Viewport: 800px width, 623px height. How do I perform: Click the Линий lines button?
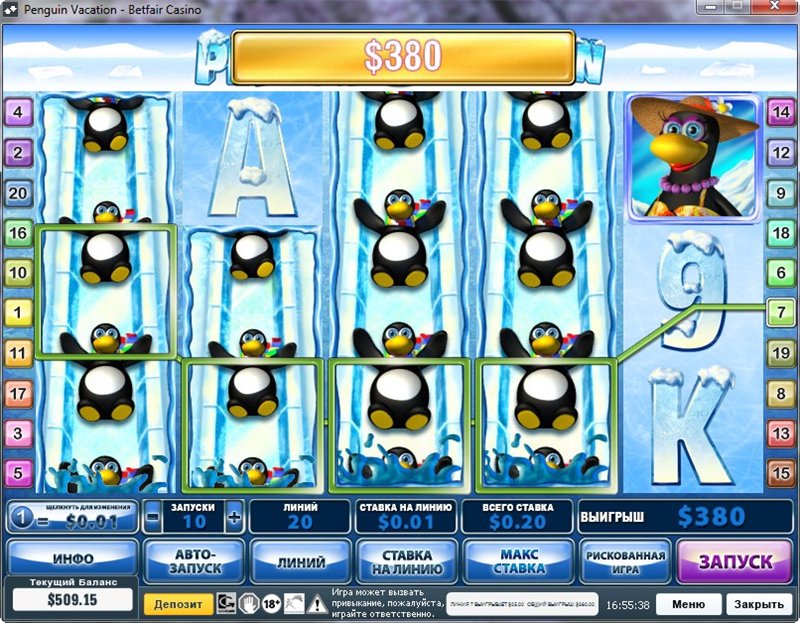pos(300,561)
